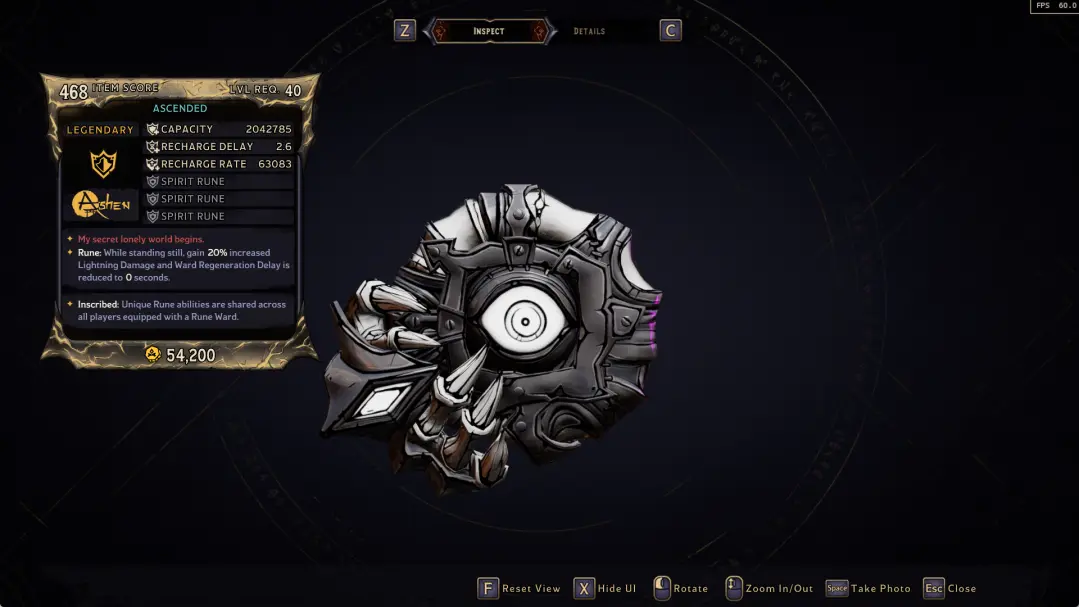This screenshot has height=607, width=1079.
Task: Switch to the Details tab
Action: pyautogui.click(x=589, y=31)
